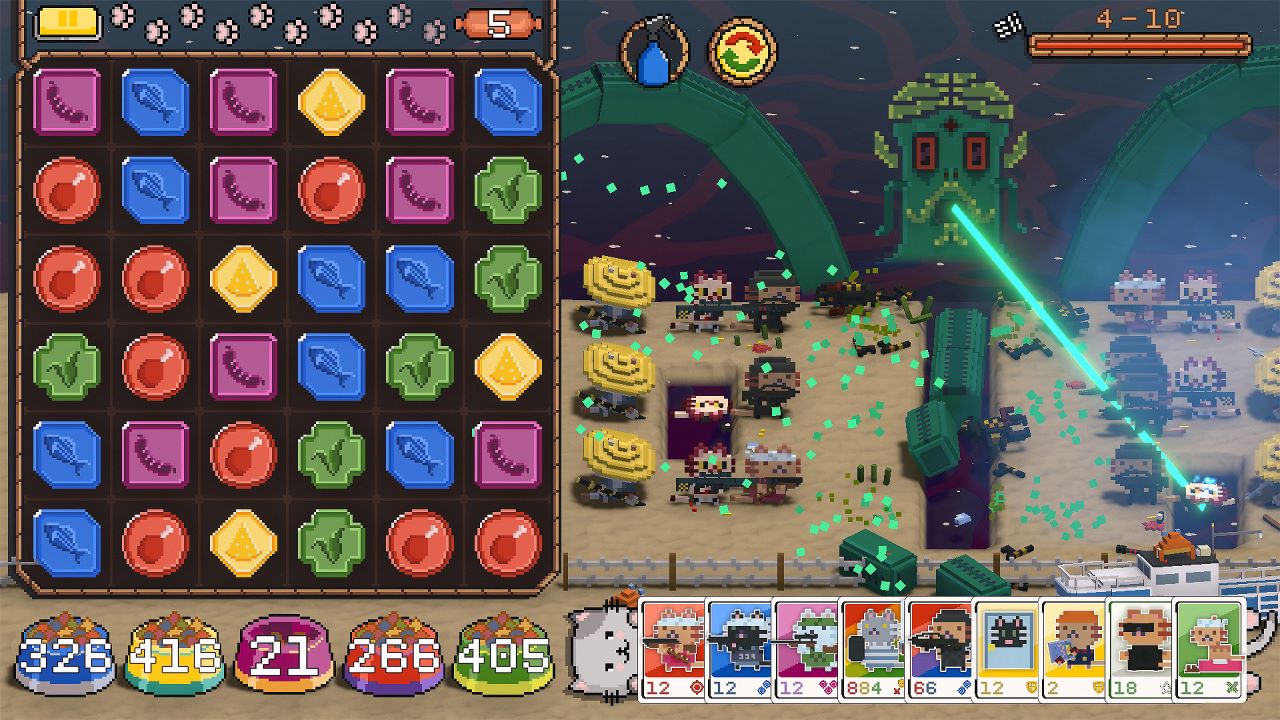This screenshot has height=720, width=1280.
Task: Select the cheese tile in the top row
Action: (330, 100)
